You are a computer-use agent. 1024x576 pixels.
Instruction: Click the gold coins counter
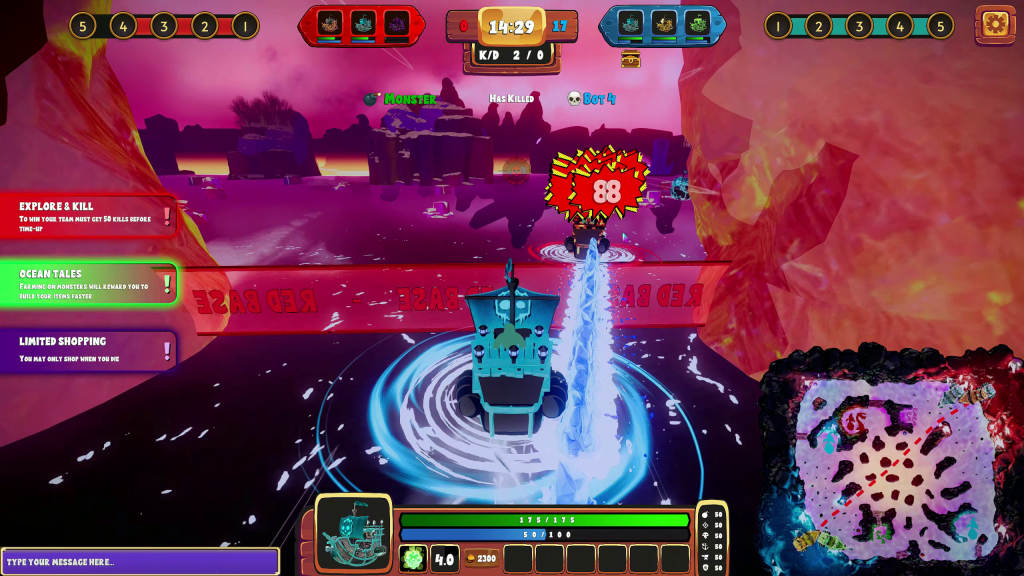coord(481,558)
